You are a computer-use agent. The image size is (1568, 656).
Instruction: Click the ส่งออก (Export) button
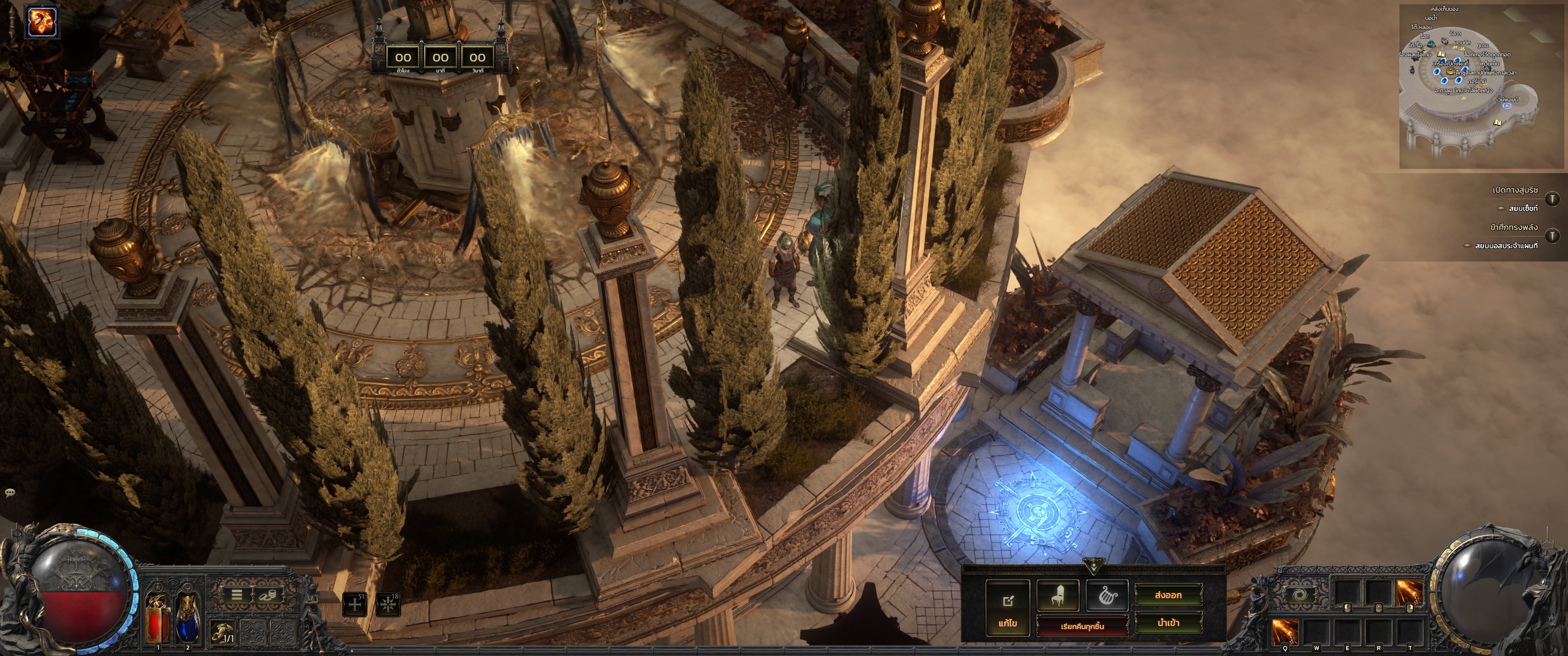(x=1167, y=595)
